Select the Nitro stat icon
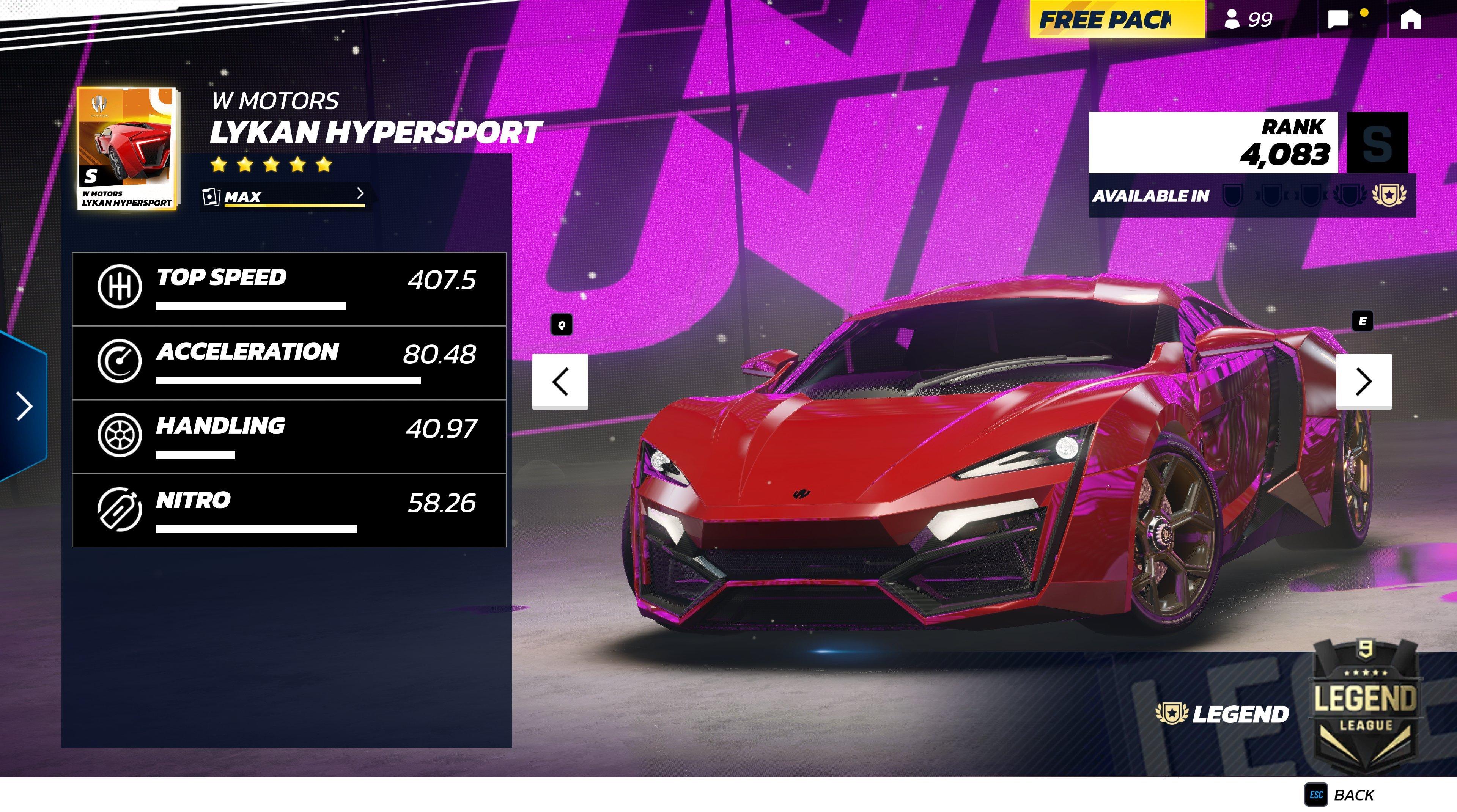This screenshot has width=1457, height=812. (121, 509)
